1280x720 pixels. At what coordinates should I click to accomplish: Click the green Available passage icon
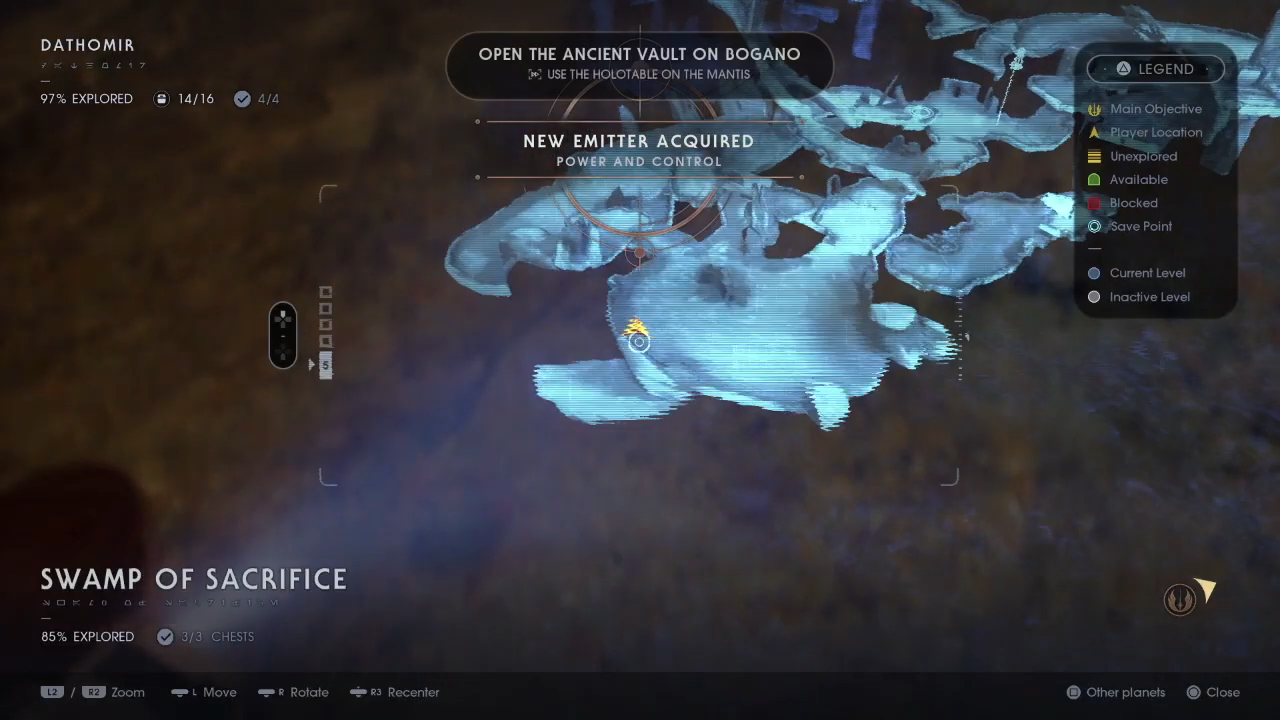click(1094, 179)
